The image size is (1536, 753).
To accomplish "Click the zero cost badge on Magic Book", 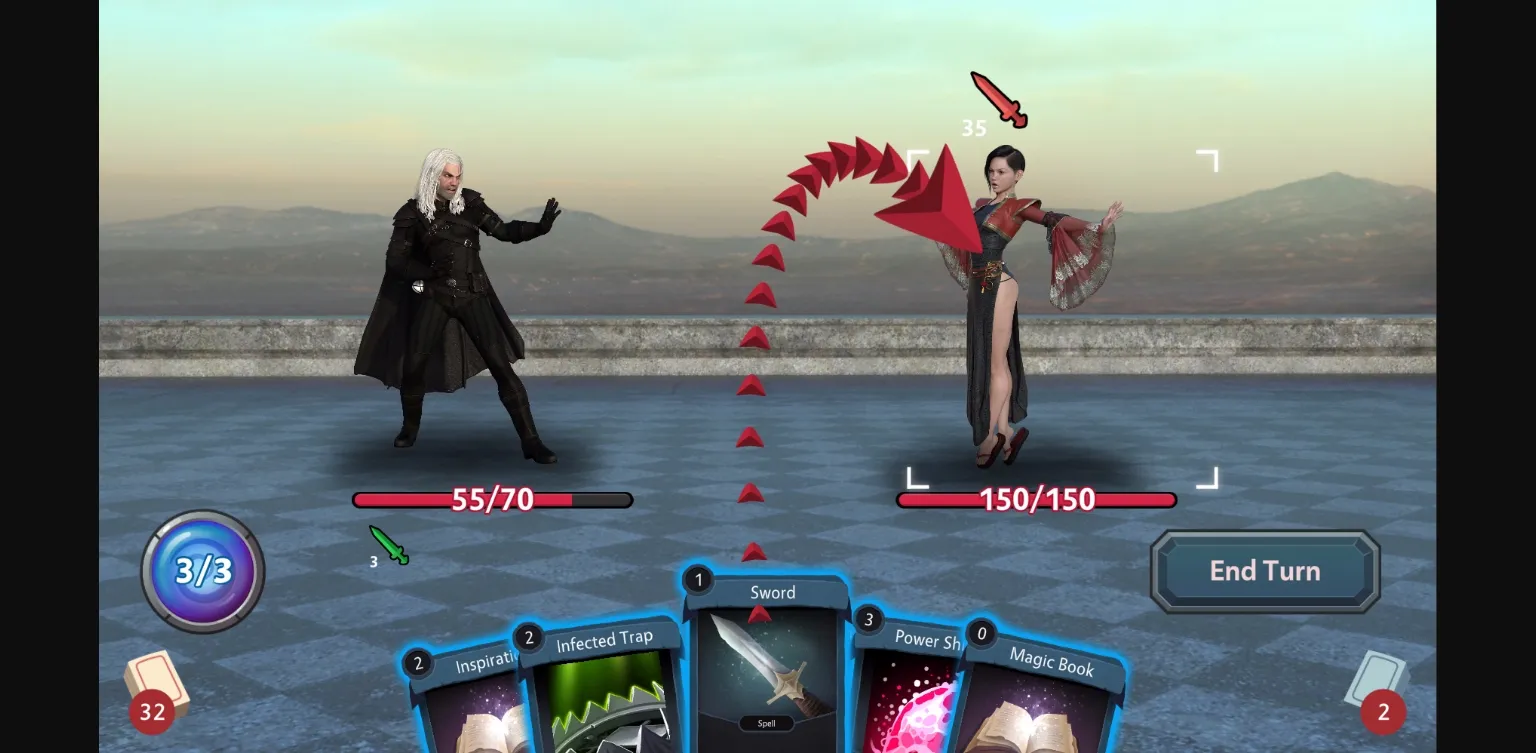I will tap(981, 633).
